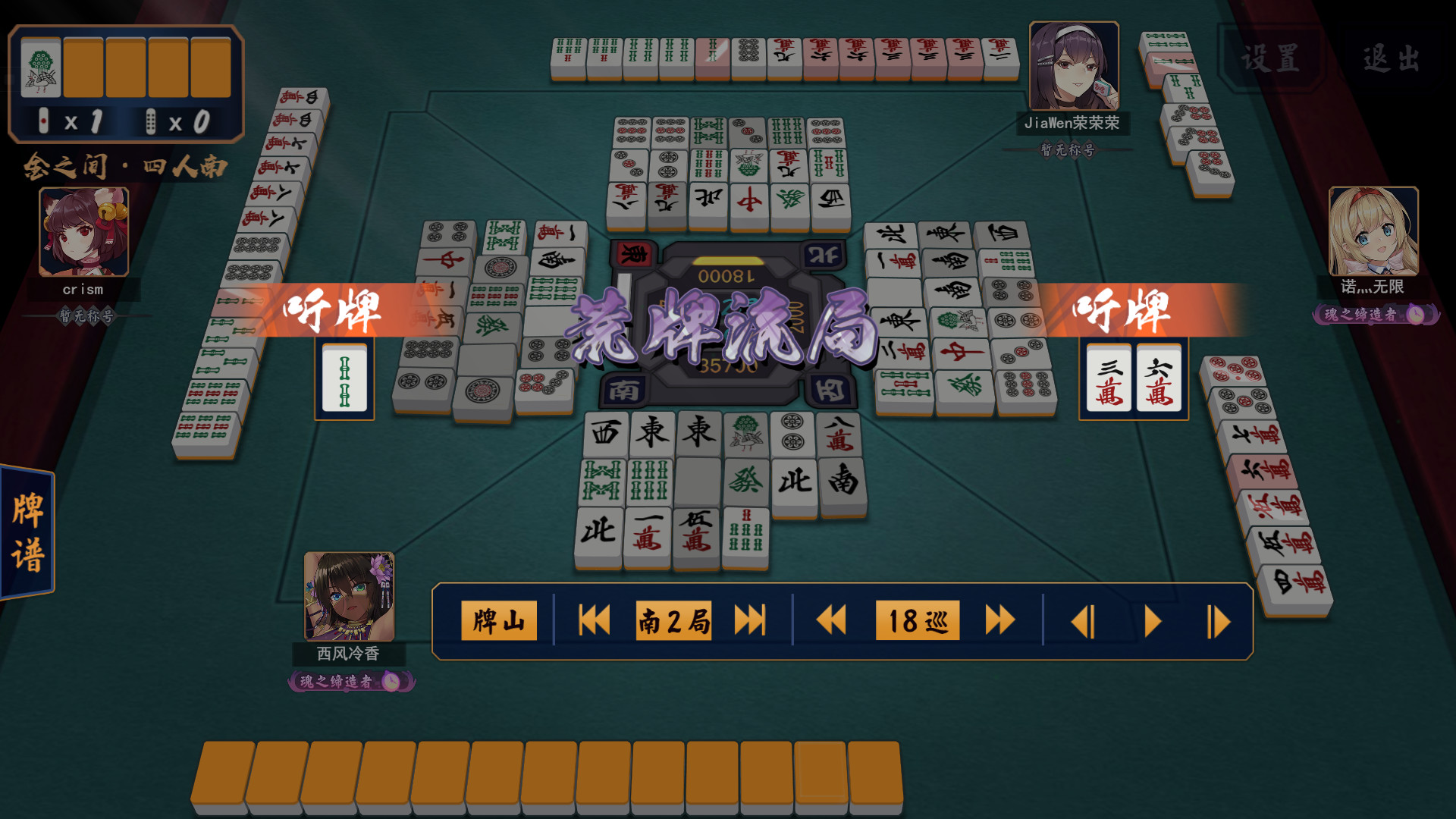Skip ahead to the next round
Viewport: 1456px width, 819px height.
[x=749, y=620]
